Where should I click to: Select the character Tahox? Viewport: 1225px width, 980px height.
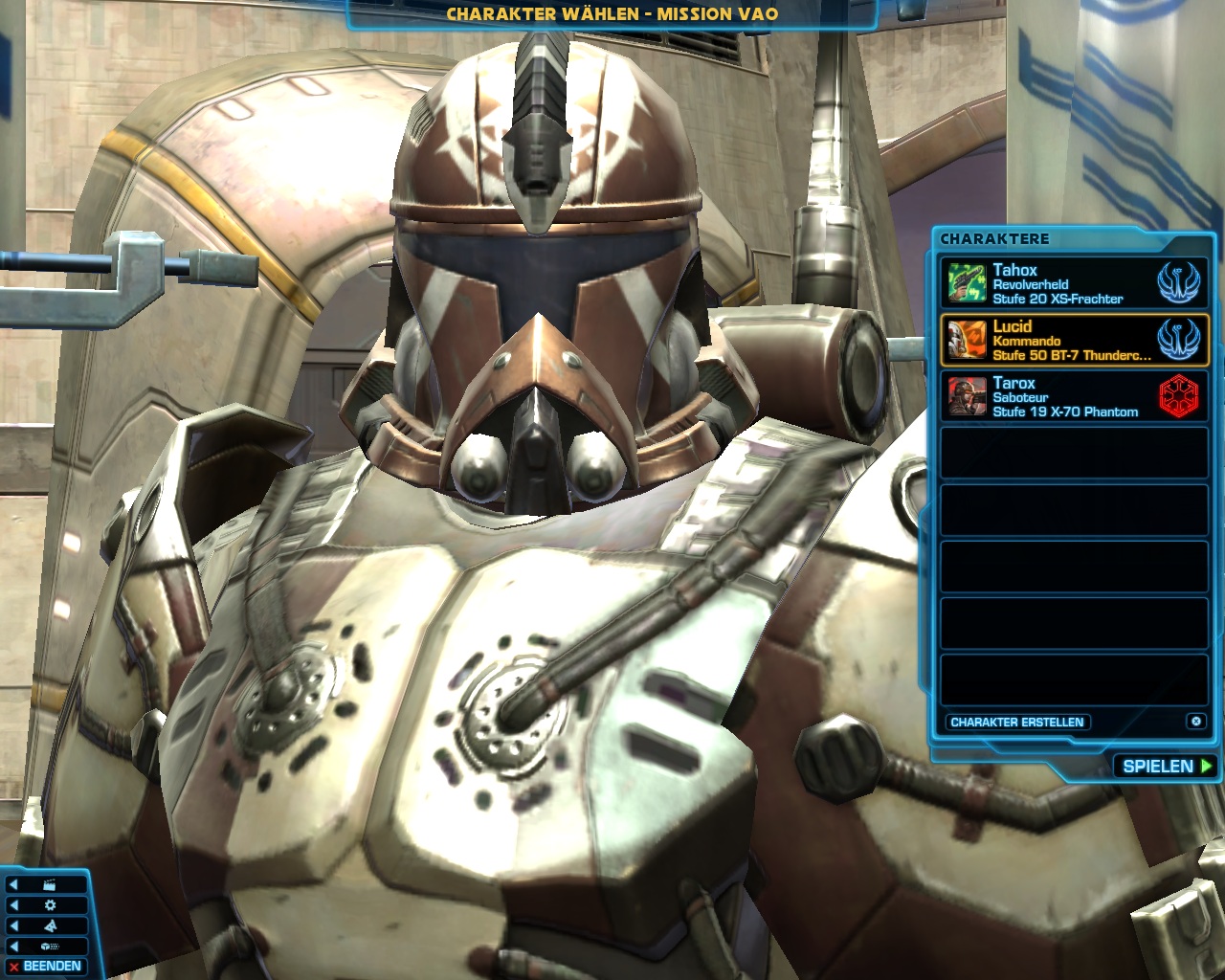(1074, 284)
